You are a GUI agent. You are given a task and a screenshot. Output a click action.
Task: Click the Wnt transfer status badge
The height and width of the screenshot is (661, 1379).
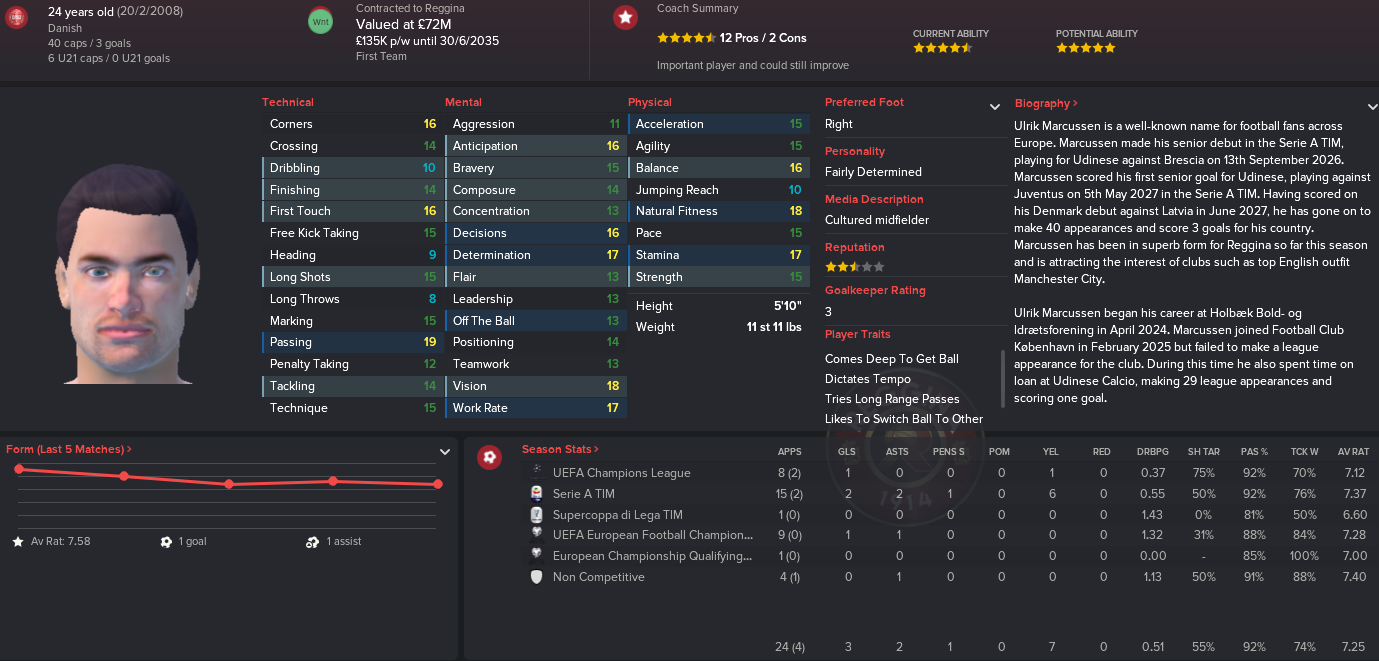pos(320,21)
